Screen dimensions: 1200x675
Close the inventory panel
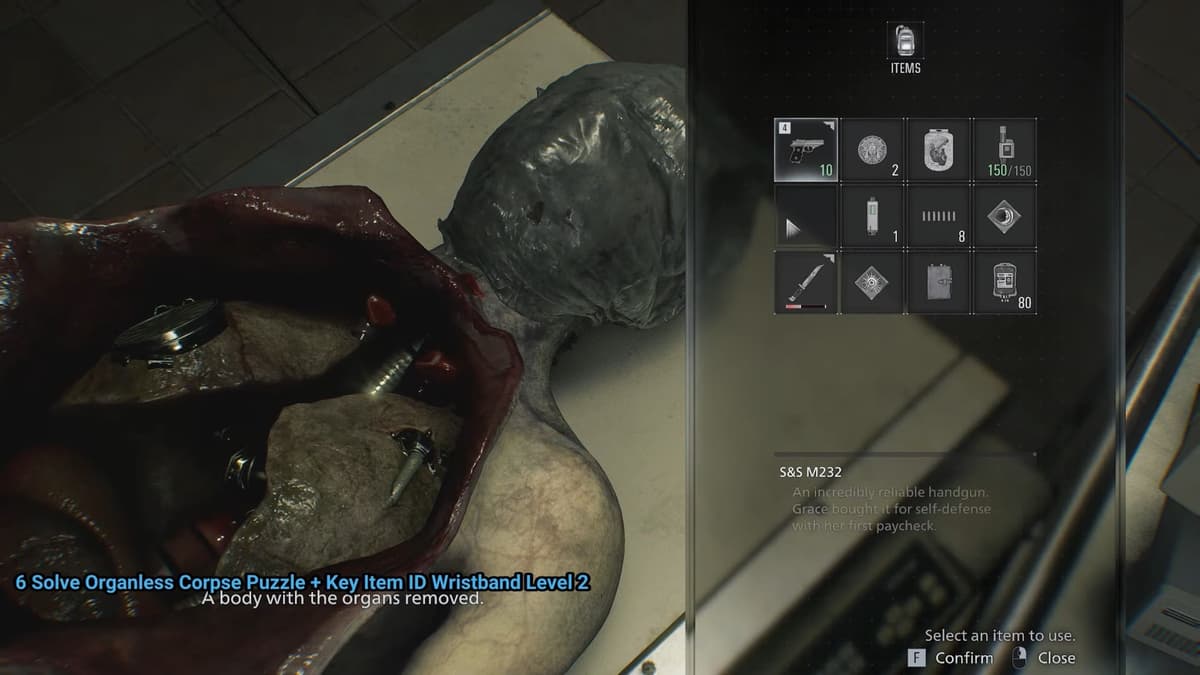[1045, 657]
